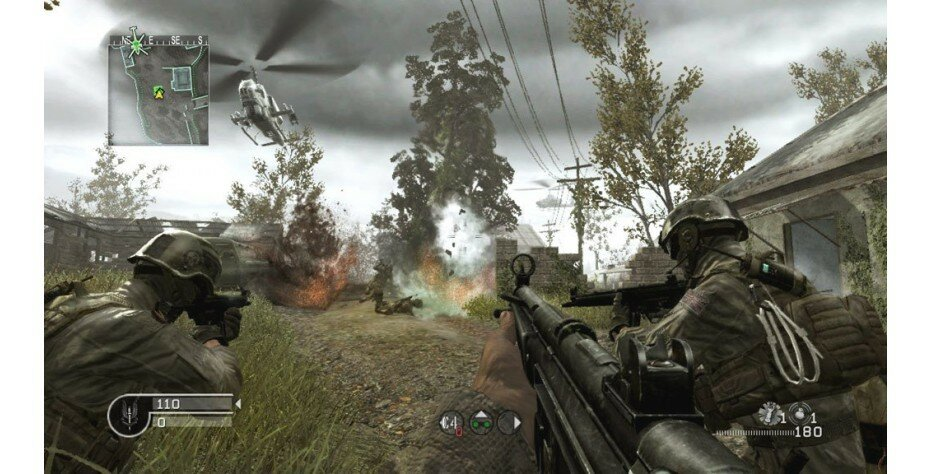This screenshot has width=930, height=474.
Task: Click the SAS winged dagger team emblem
Action: click(x=128, y=412)
